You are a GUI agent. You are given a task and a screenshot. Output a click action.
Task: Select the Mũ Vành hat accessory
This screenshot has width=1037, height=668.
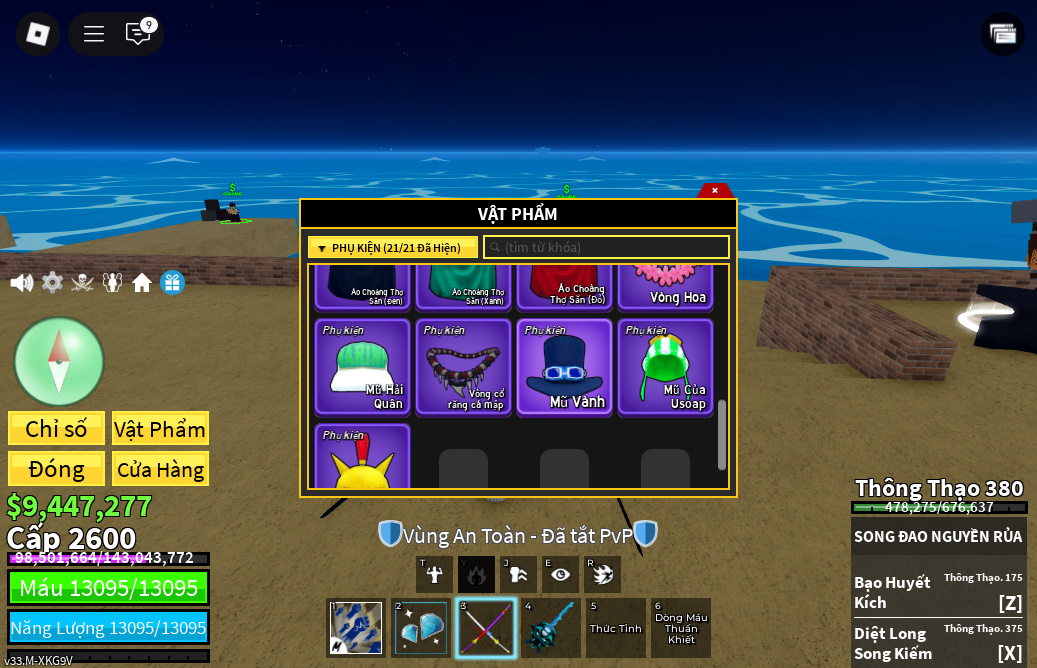coord(565,366)
